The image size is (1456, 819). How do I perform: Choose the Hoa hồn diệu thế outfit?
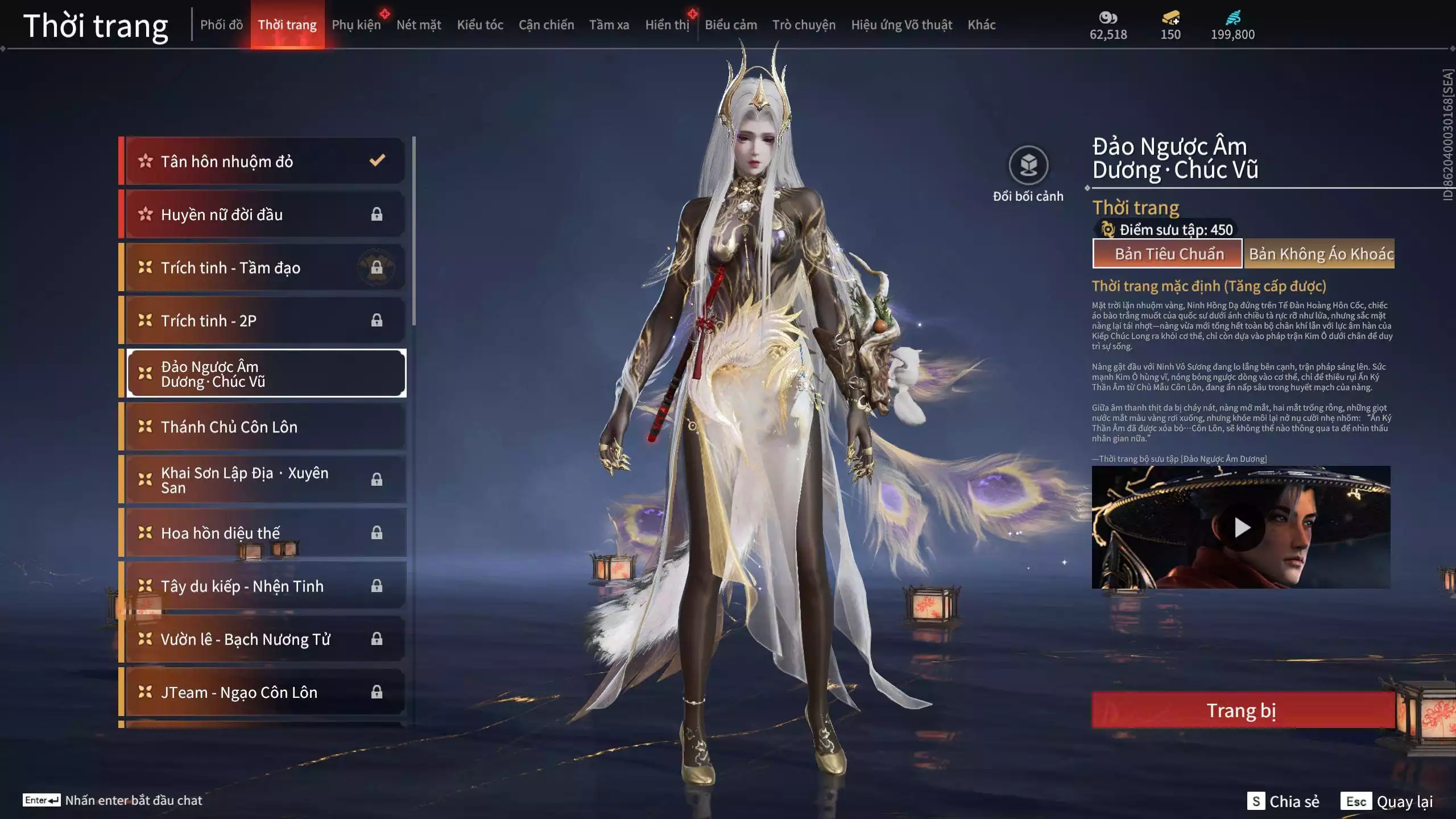point(264,533)
